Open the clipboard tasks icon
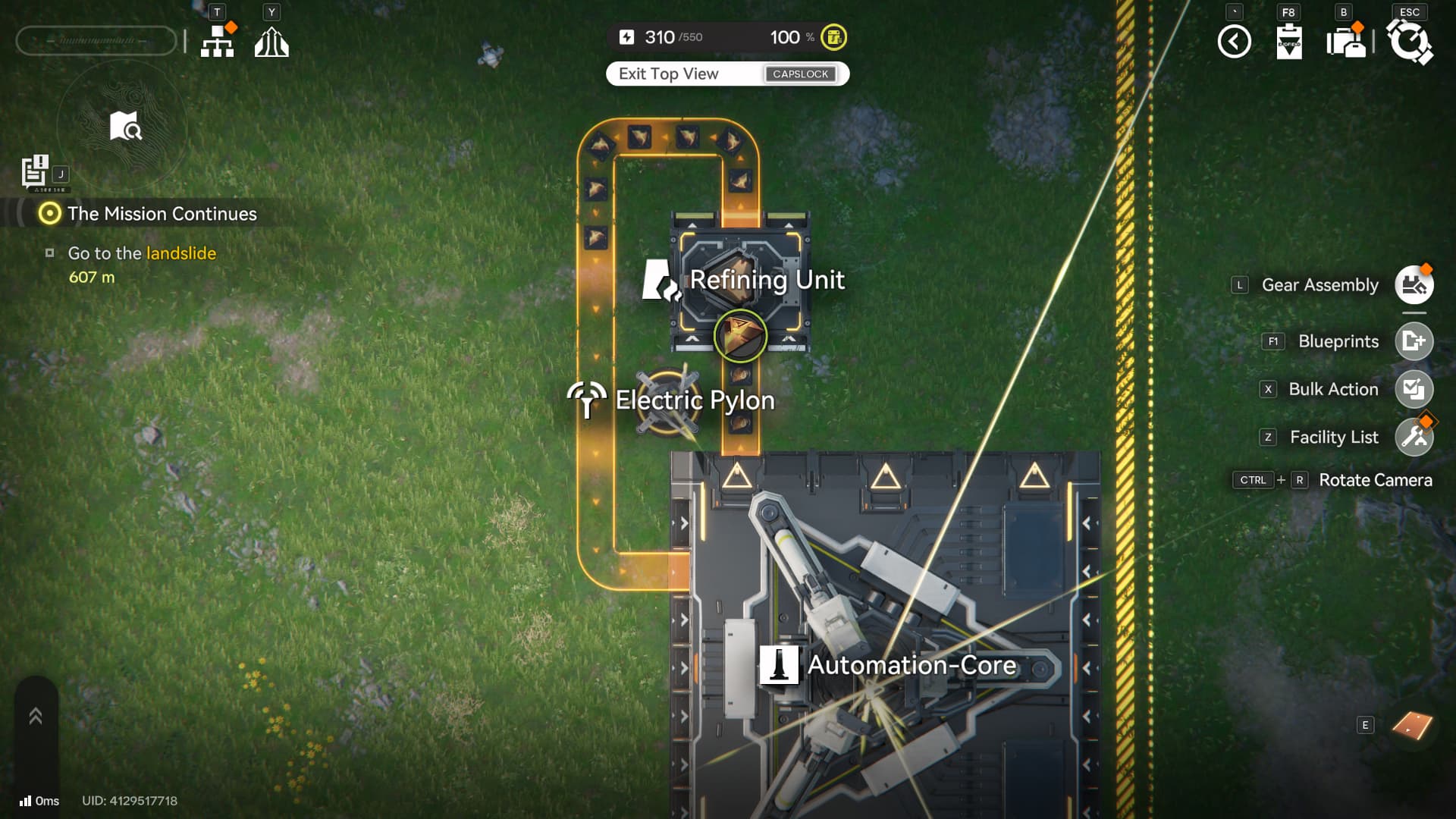 1289,42
